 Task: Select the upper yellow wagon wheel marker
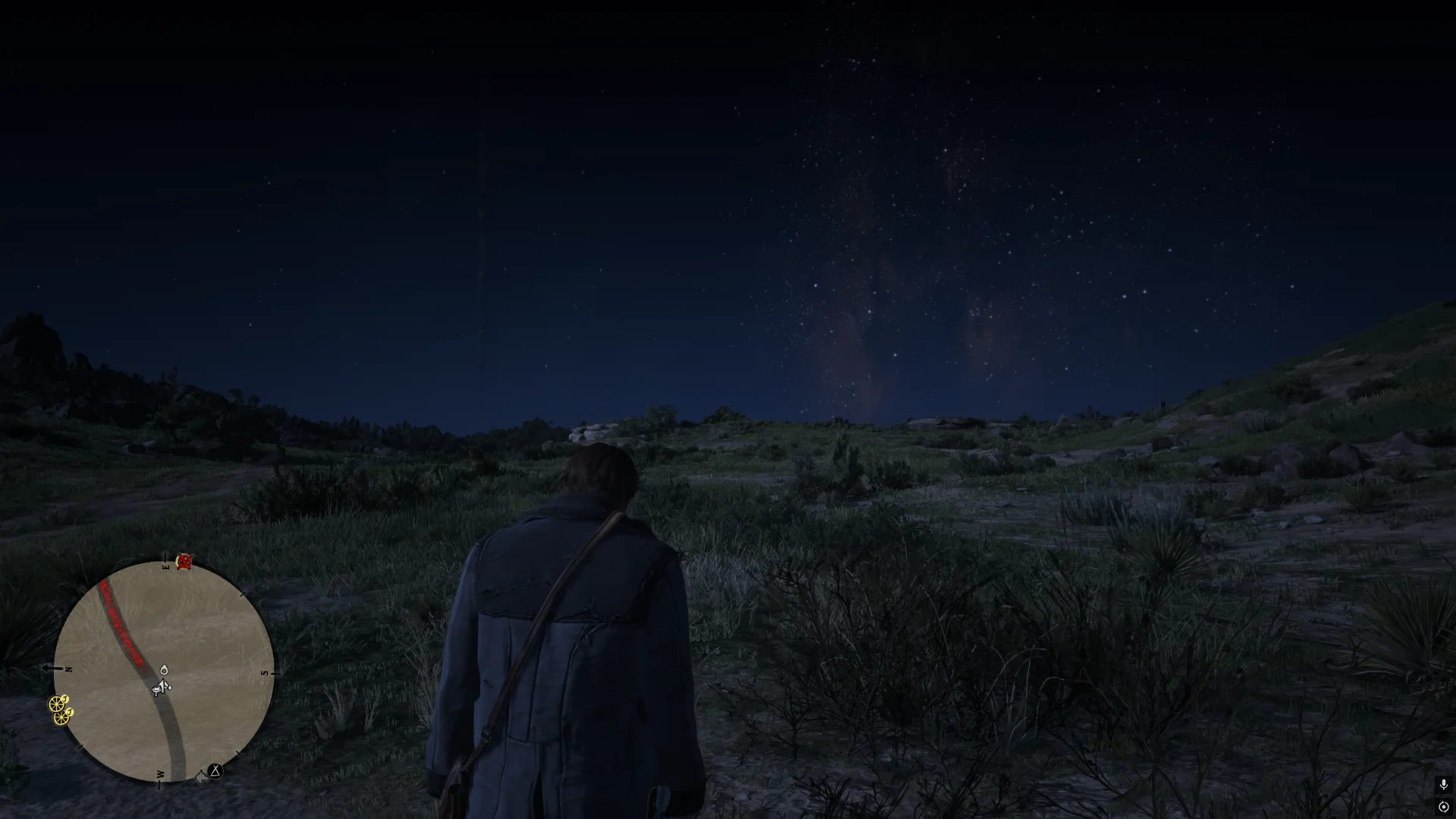pos(58,703)
